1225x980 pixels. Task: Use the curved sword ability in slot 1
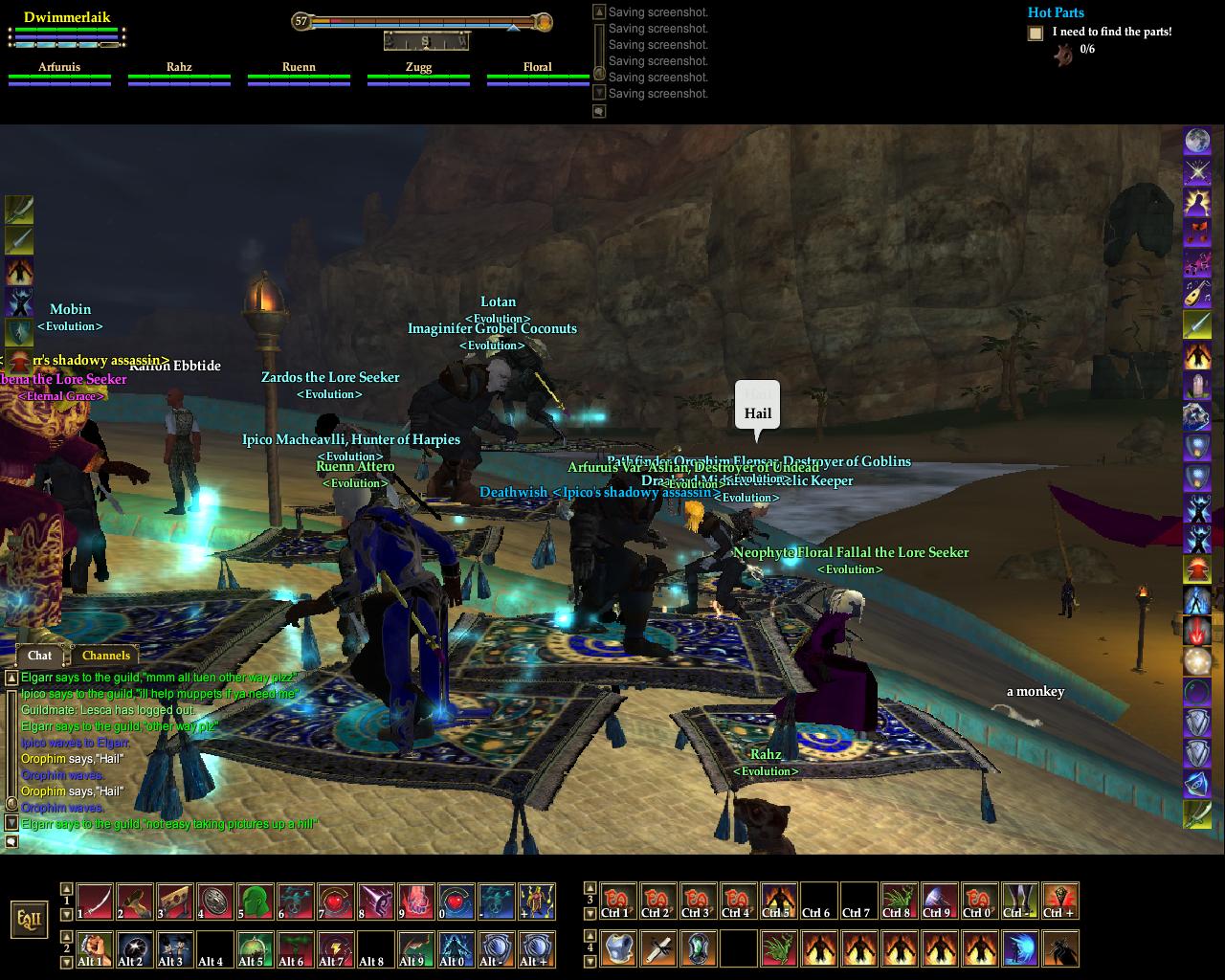tap(95, 902)
